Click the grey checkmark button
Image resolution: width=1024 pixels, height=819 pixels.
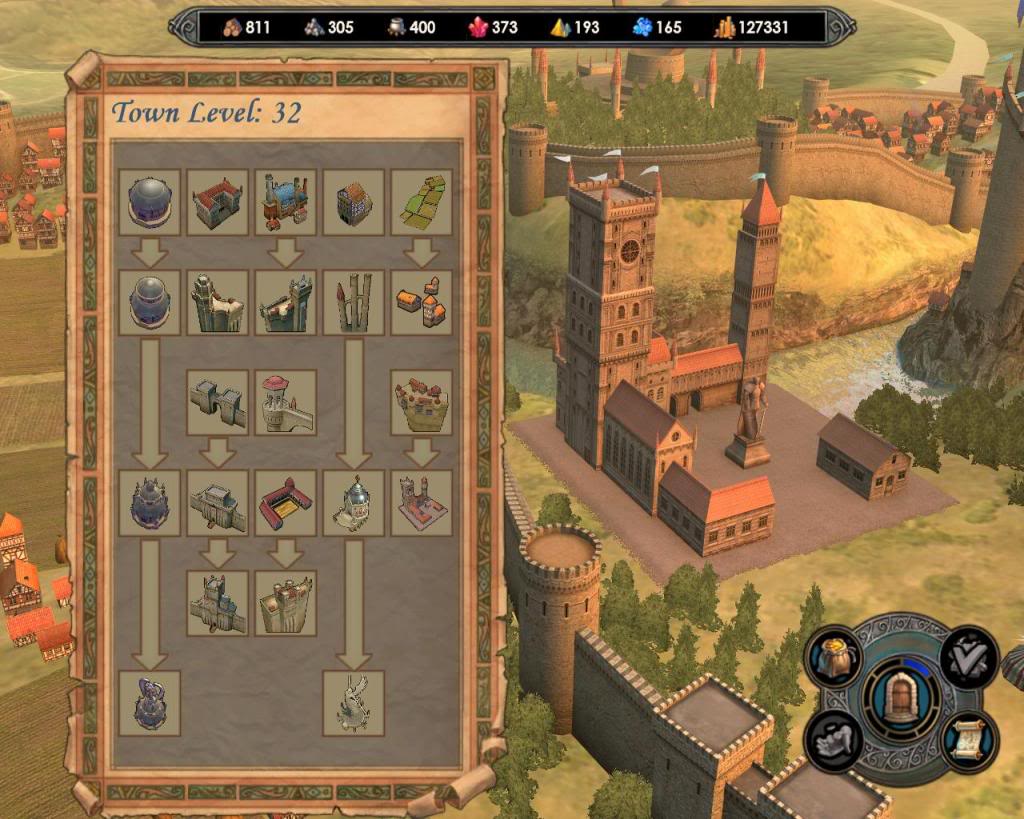coord(969,657)
